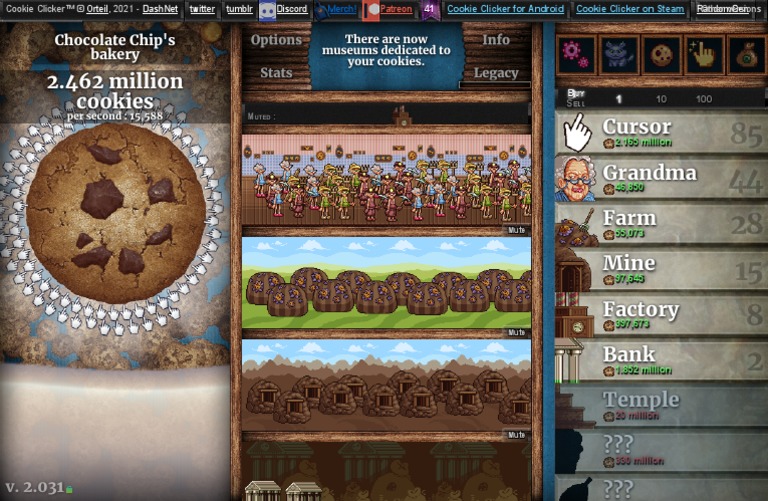Image resolution: width=768 pixels, height=501 pixels.
Task: Set the buy amount to 10
Action: 661,99
